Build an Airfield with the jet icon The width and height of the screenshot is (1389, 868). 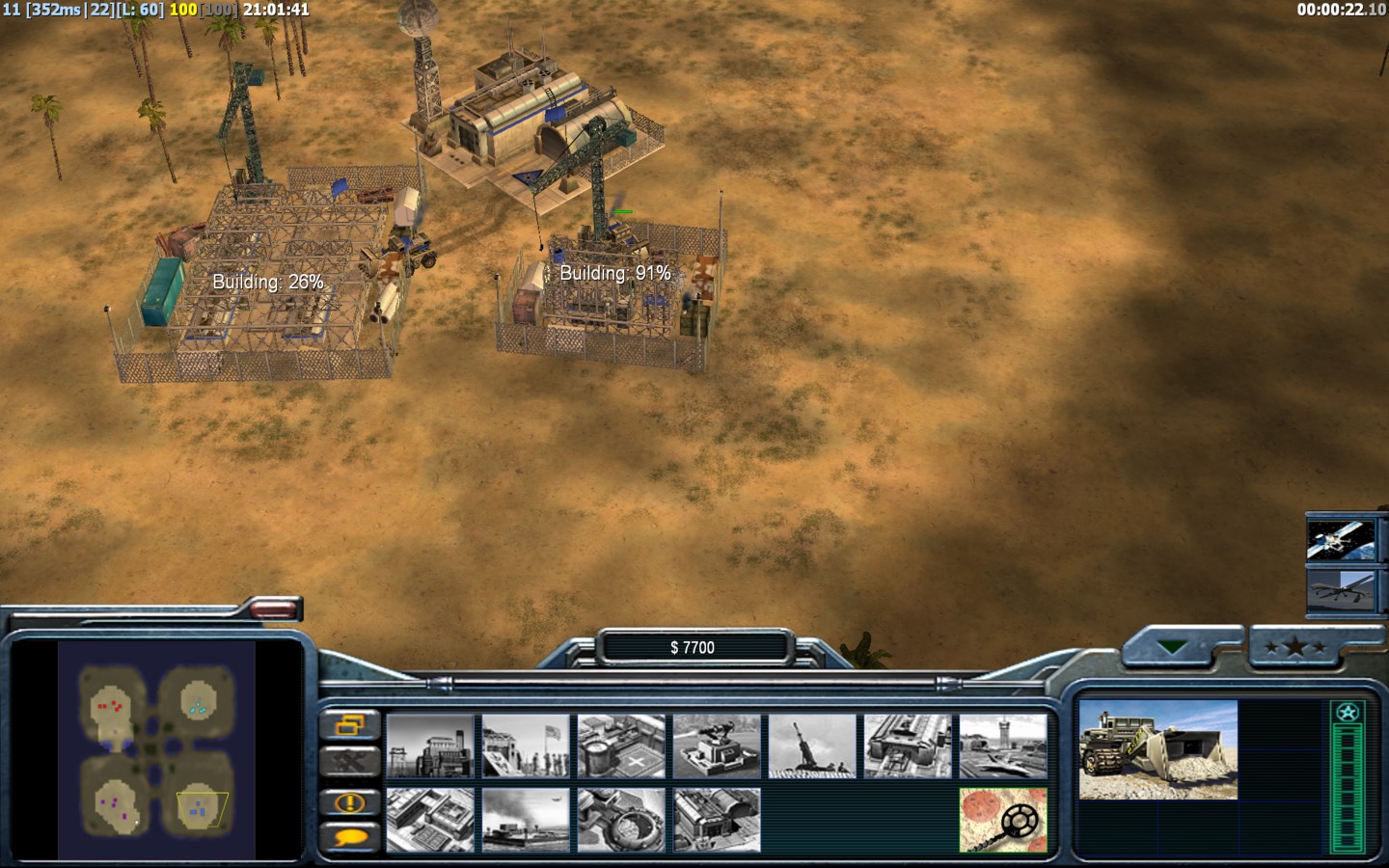(1003, 746)
